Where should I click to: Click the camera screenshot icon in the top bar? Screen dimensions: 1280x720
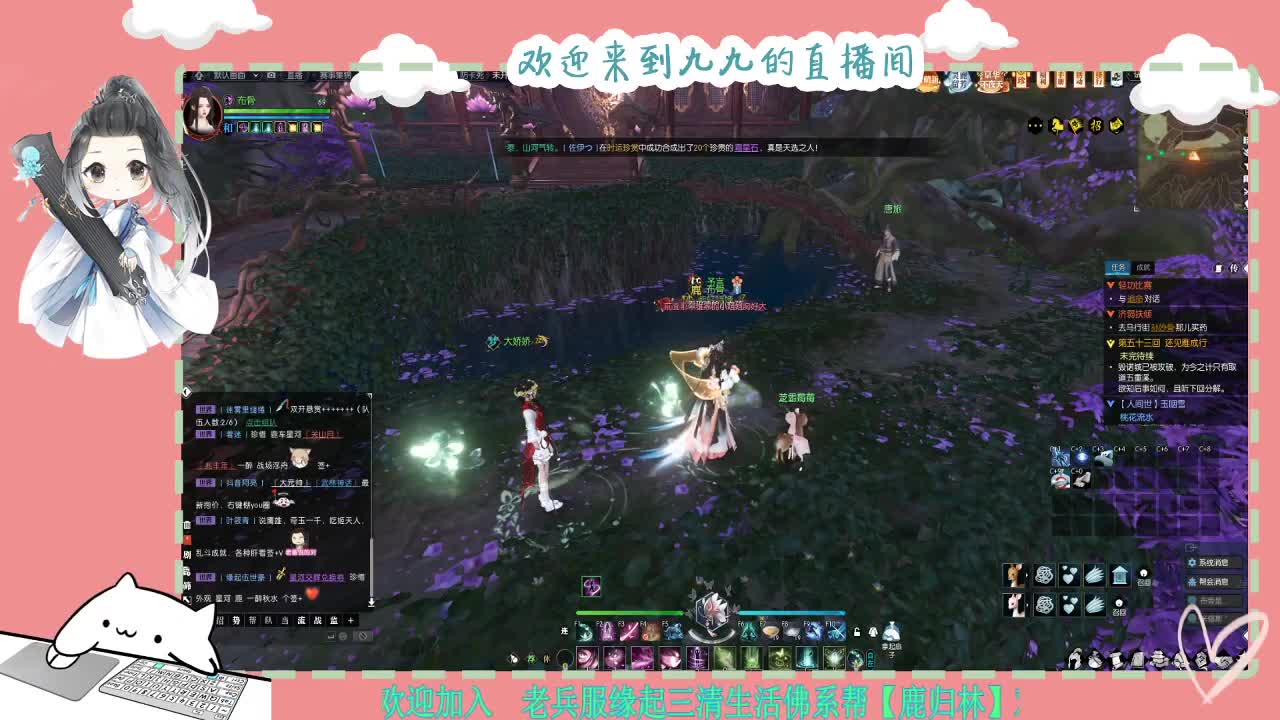(x=271, y=75)
